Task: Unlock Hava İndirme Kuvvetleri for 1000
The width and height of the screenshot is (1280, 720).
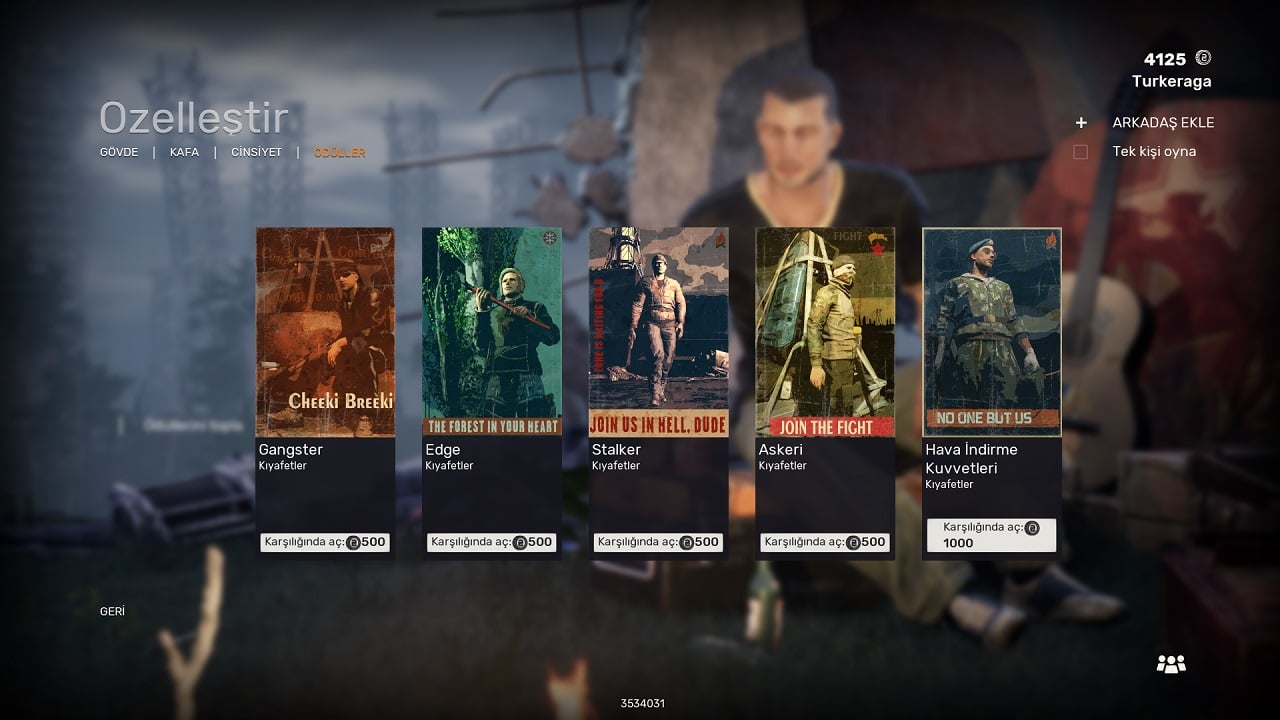Action: pos(991,535)
